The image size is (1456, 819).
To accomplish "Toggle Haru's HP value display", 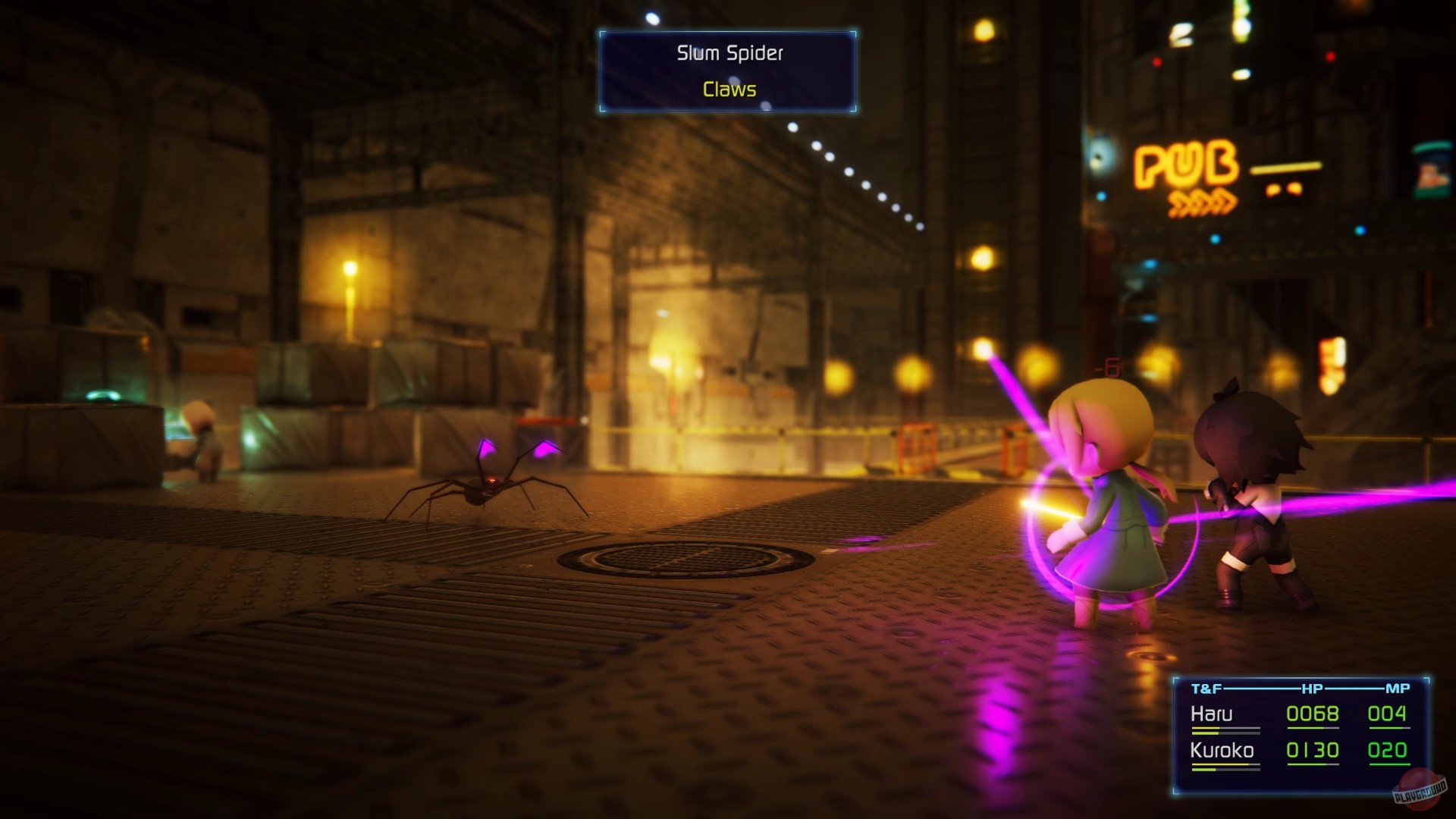I will pos(1312,714).
